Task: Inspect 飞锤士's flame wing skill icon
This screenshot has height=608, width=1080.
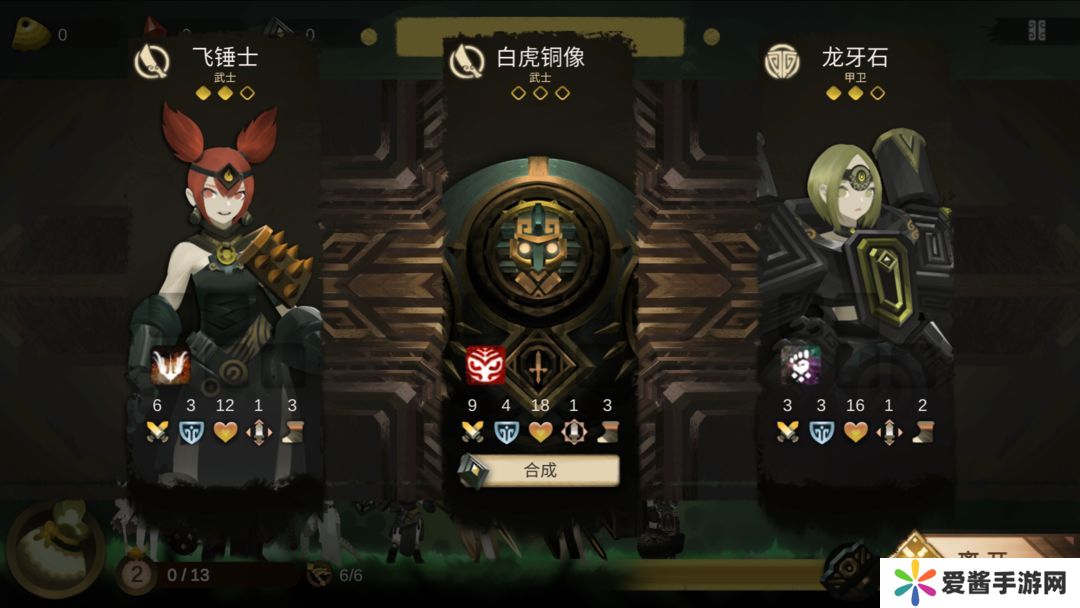Action: pos(171,366)
